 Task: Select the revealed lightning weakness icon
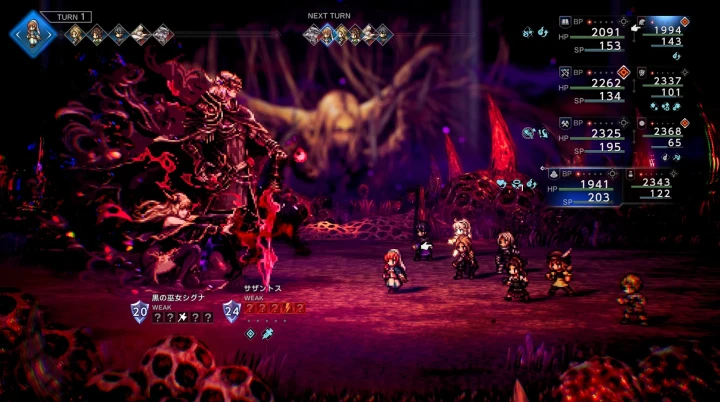pos(285,309)
